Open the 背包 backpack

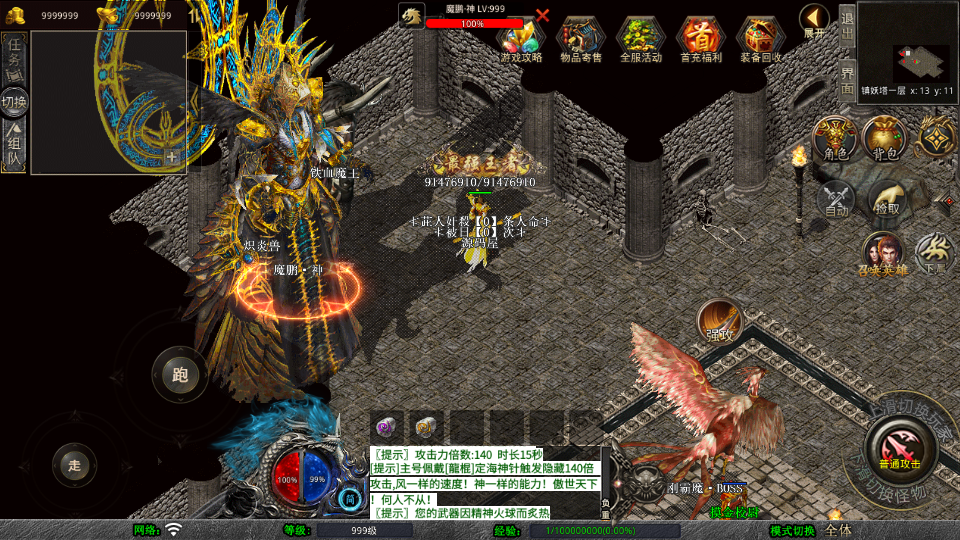click(884, 138)
